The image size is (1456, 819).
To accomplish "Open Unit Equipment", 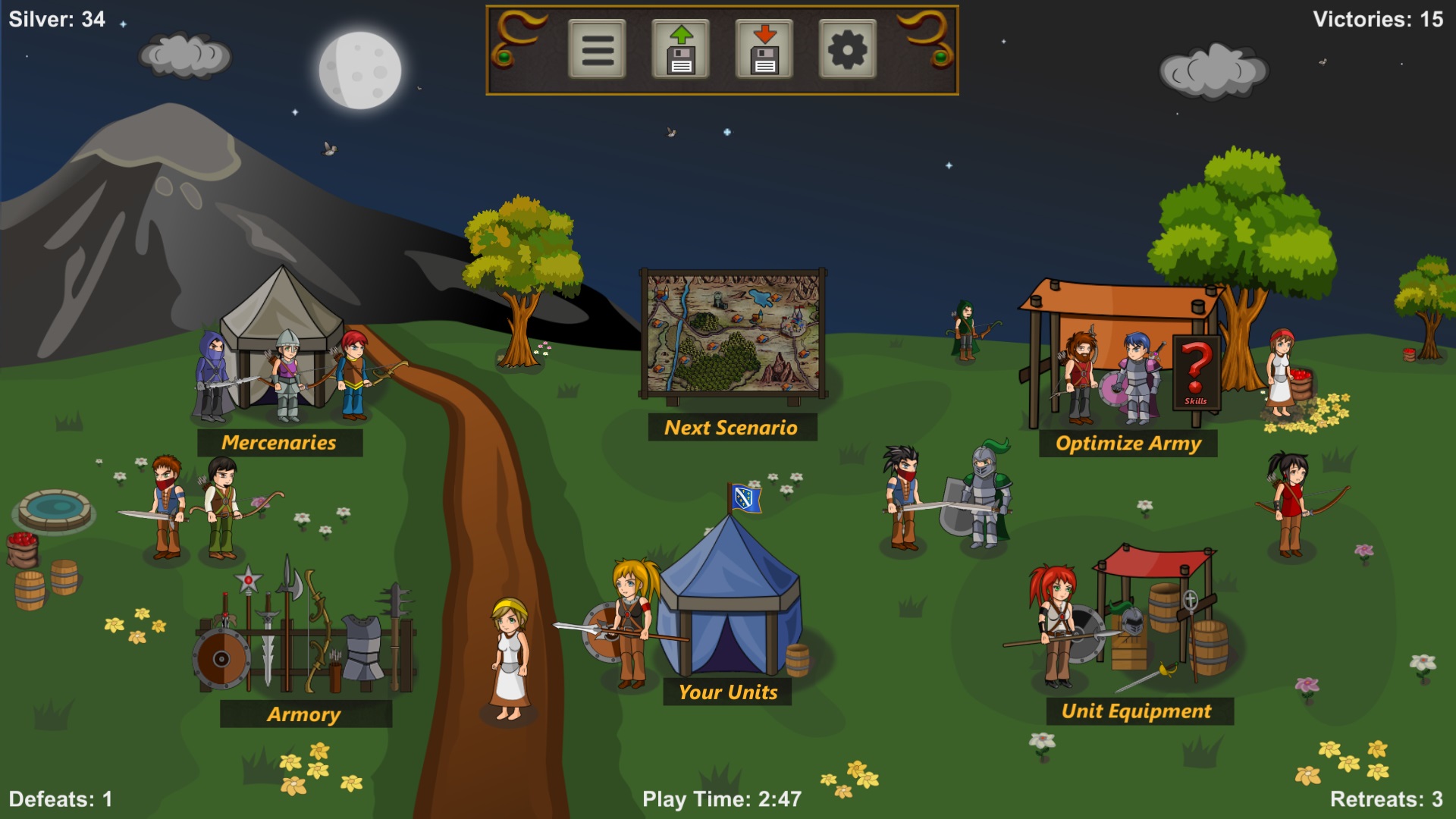I will click(1137, 711).
